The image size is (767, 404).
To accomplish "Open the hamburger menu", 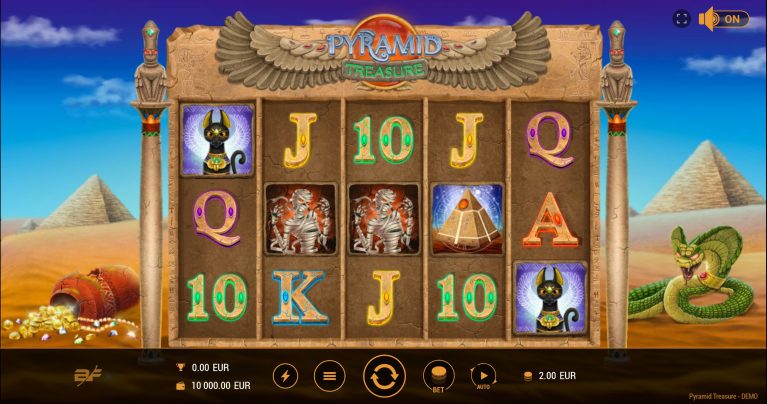I will coord(329,376).
